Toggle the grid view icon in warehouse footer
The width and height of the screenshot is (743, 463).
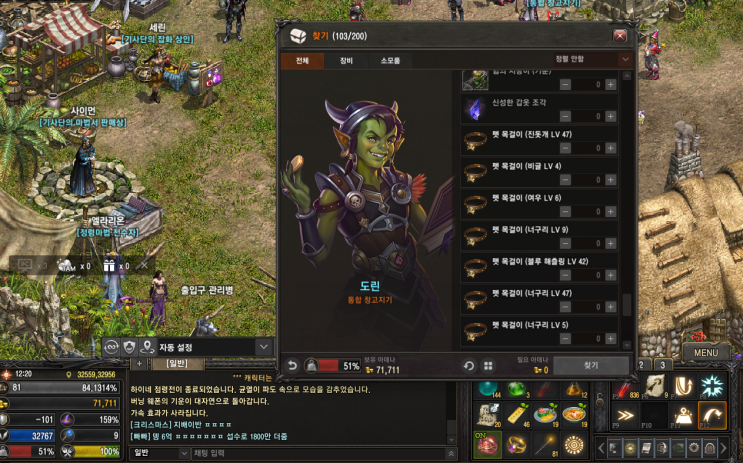pos(488,366)
